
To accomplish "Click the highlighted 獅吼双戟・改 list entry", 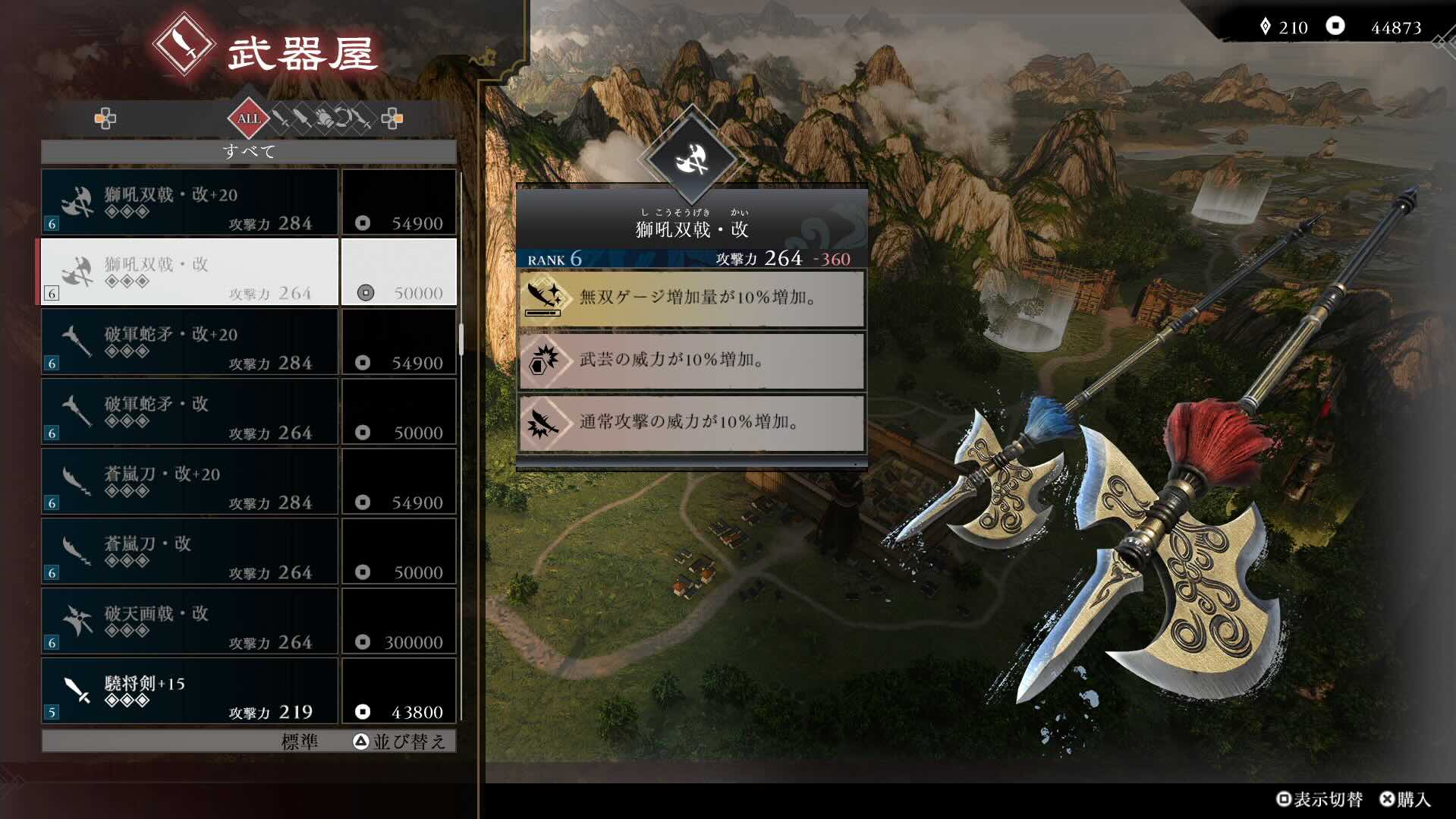I will pos(190,272).
